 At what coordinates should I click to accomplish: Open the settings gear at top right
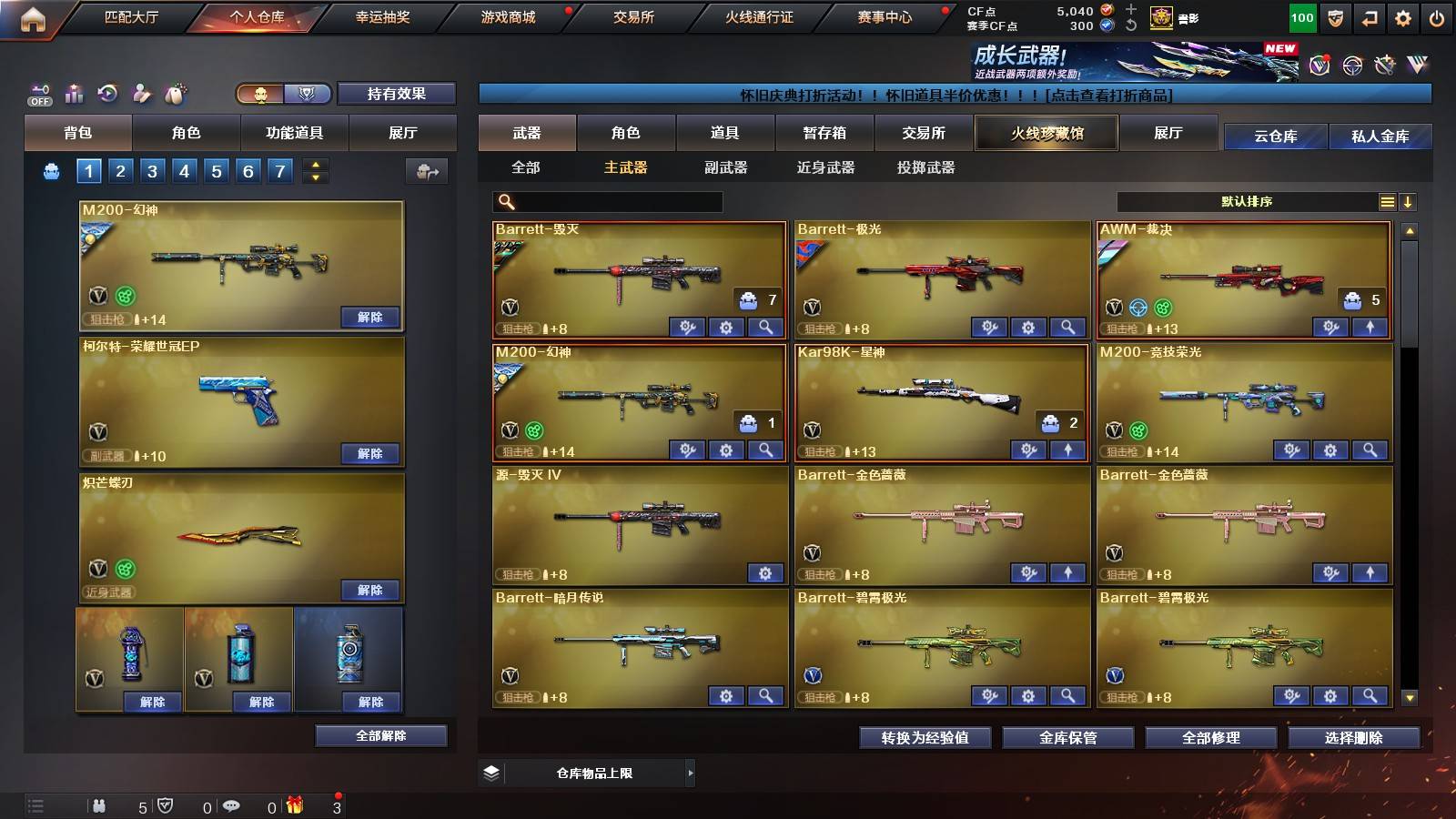coord(1403,16)
